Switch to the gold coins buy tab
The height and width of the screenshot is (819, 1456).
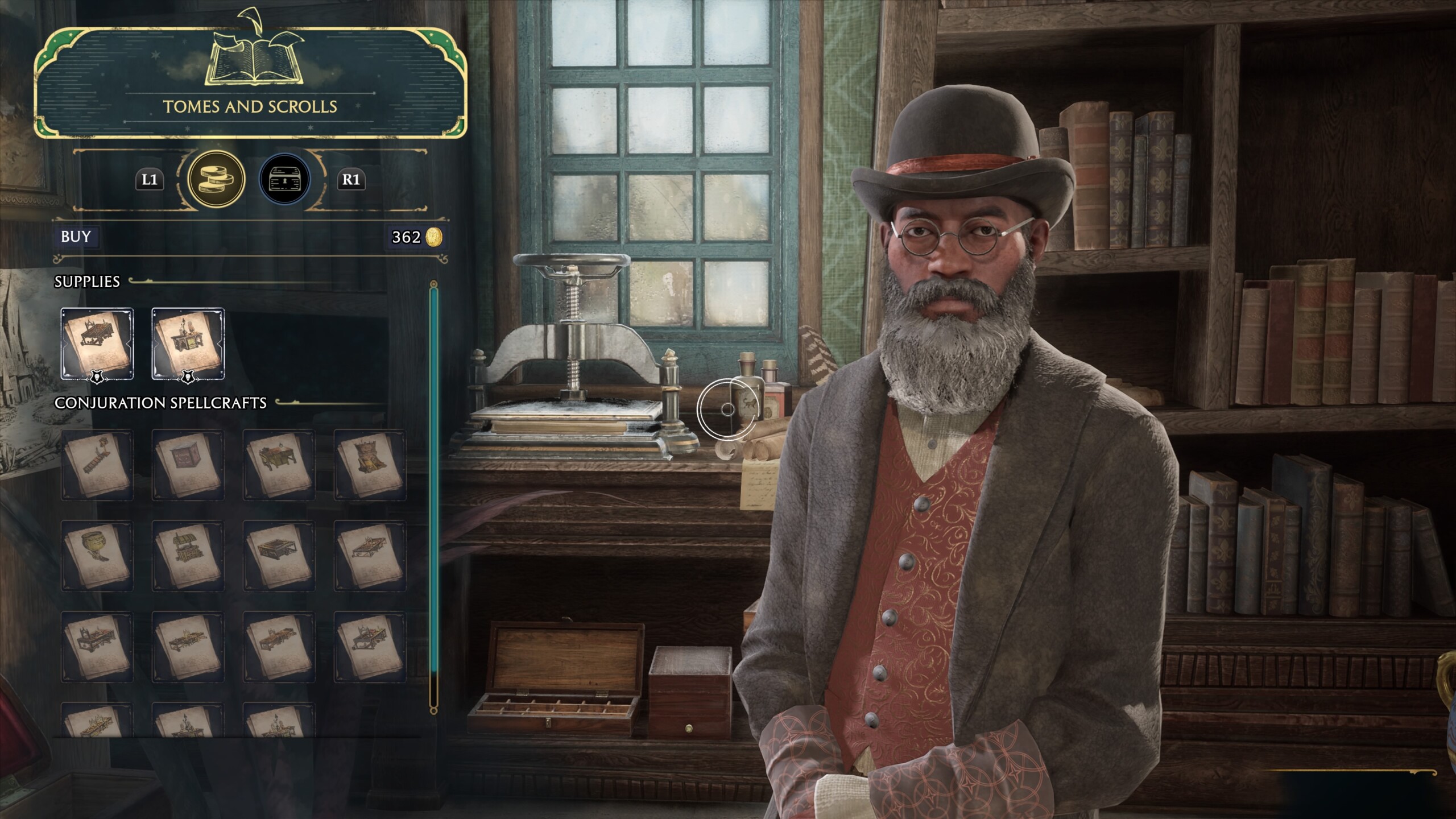click(216, 180)
